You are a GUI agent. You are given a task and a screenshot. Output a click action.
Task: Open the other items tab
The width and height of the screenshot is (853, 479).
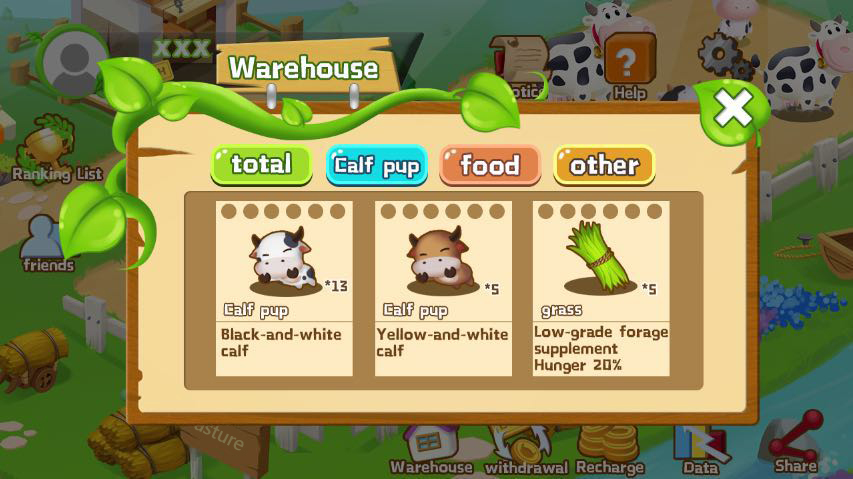[x=604, y=165]
